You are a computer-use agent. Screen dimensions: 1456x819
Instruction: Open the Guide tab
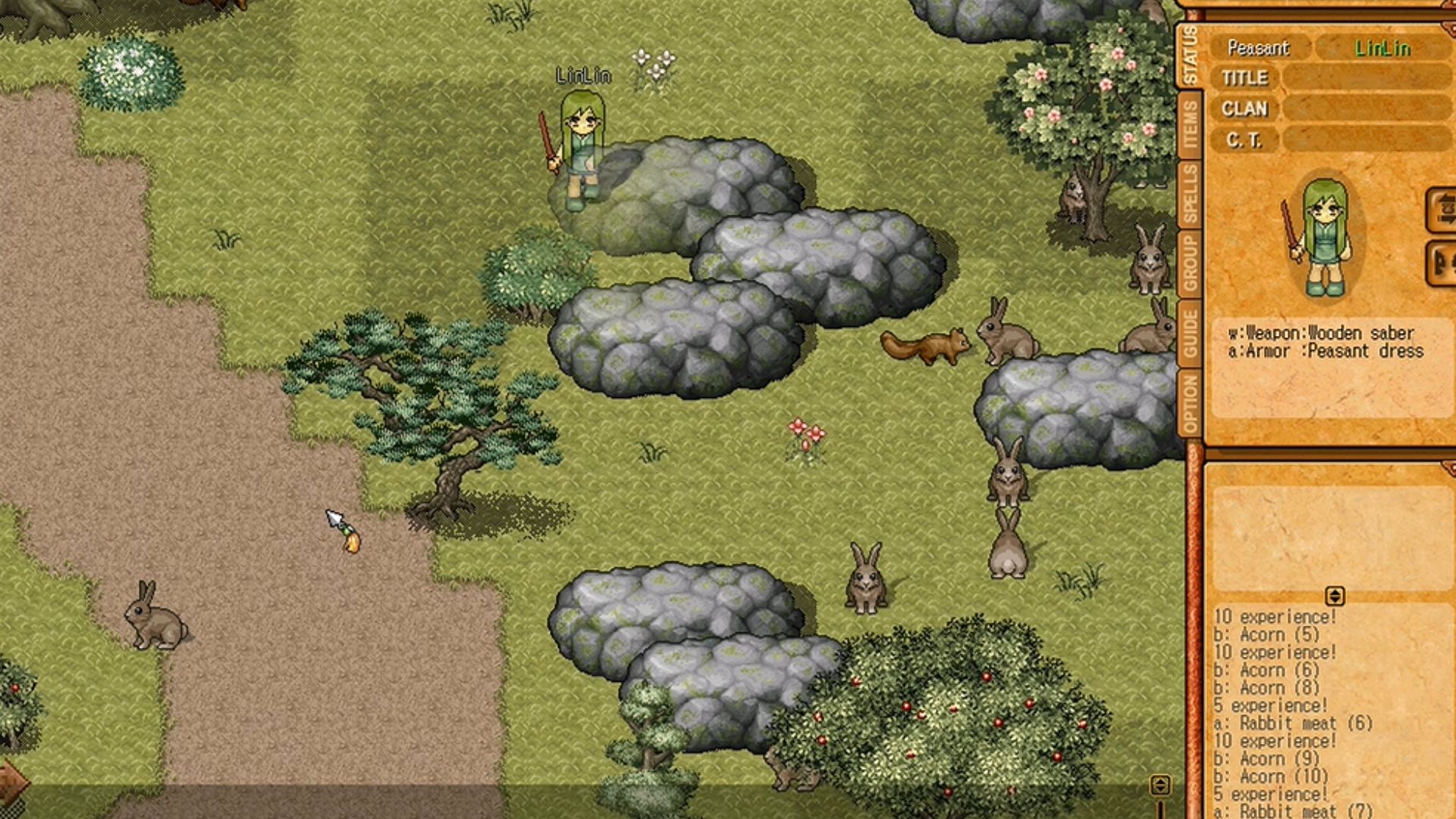click(1188, 332)
